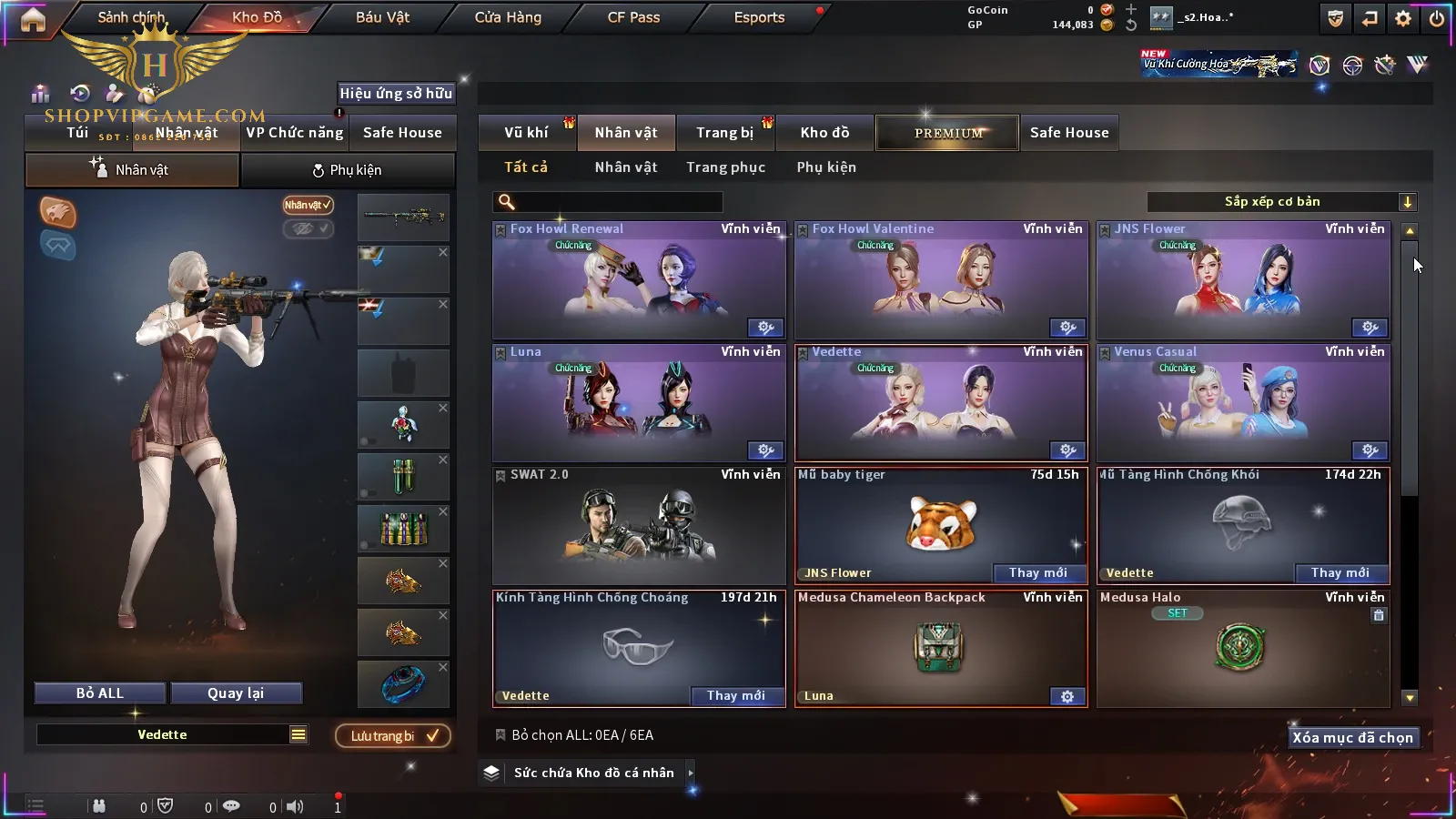Select the Medusa Halo item
Screen dimensions: 1456x819
pos(1242,648)
